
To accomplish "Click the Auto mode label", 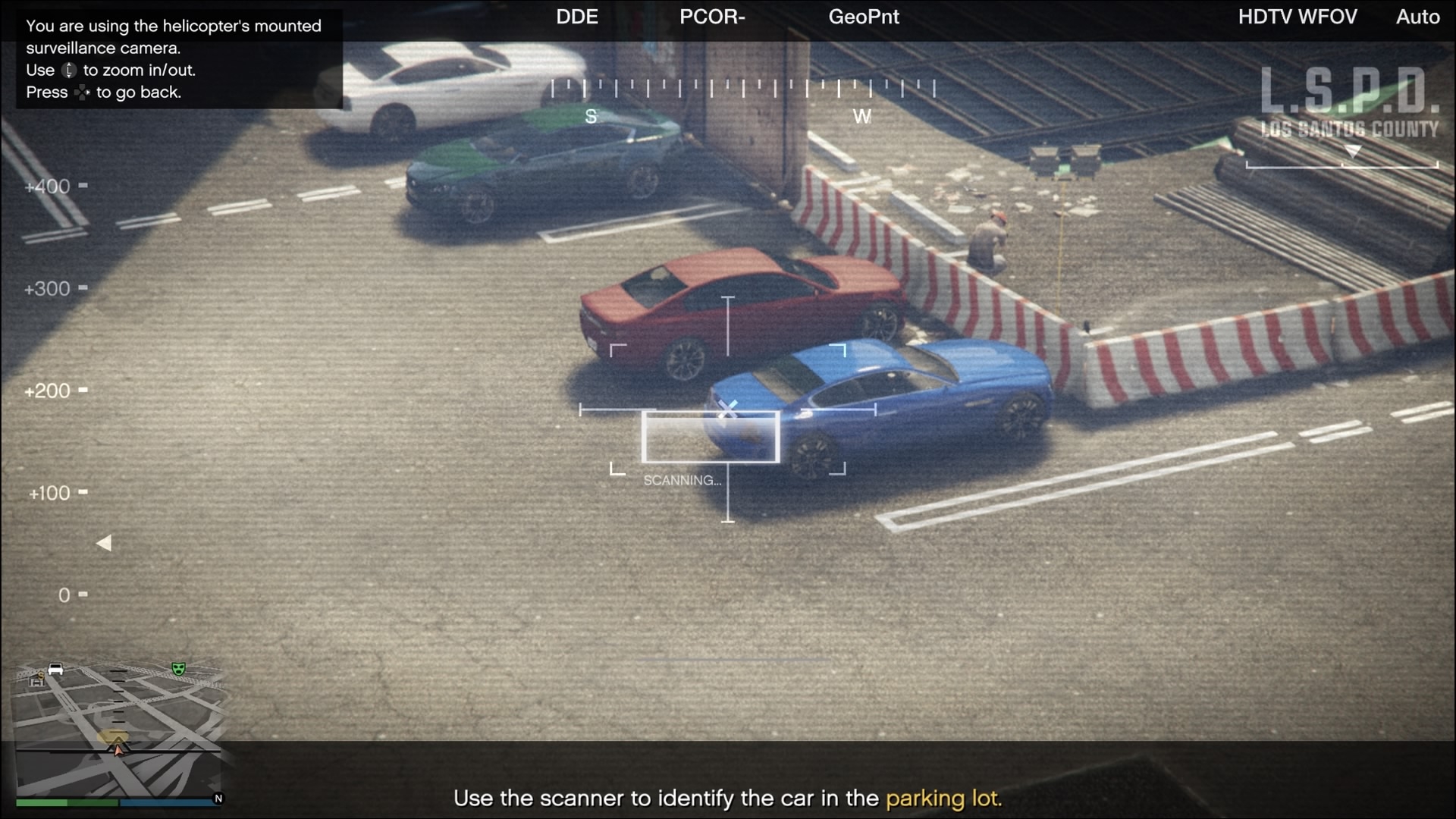I will point(1417,17).
